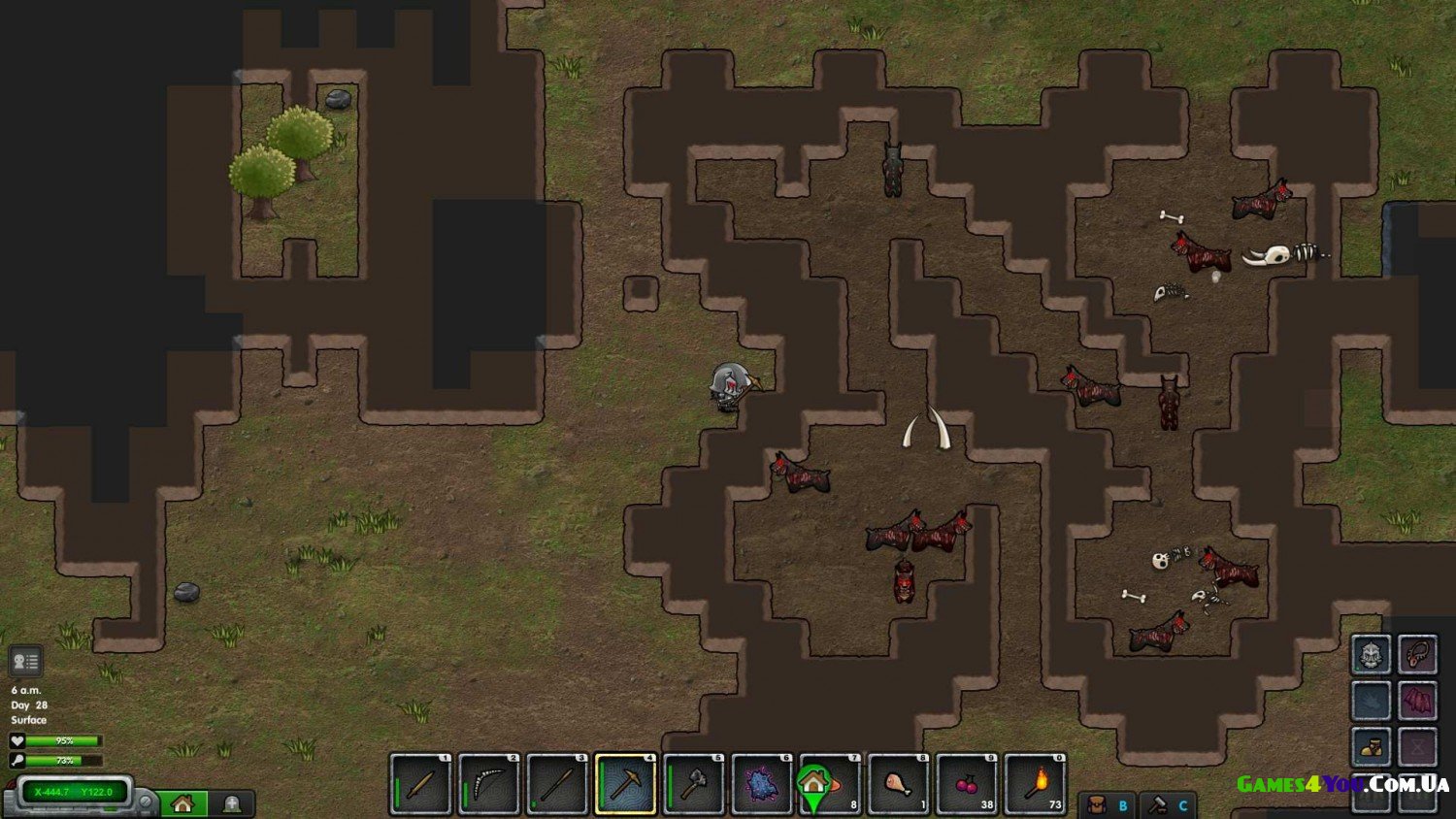Select the wooden sword in hotbar slot 1
The height and width of the screenshot is (819, 1456).
click(x=421, y=784)
